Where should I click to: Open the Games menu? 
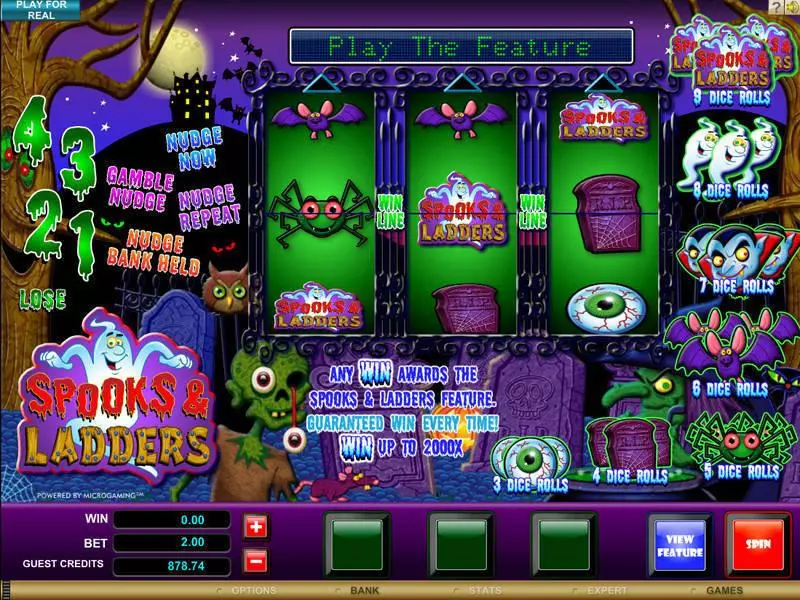(727, 591)
